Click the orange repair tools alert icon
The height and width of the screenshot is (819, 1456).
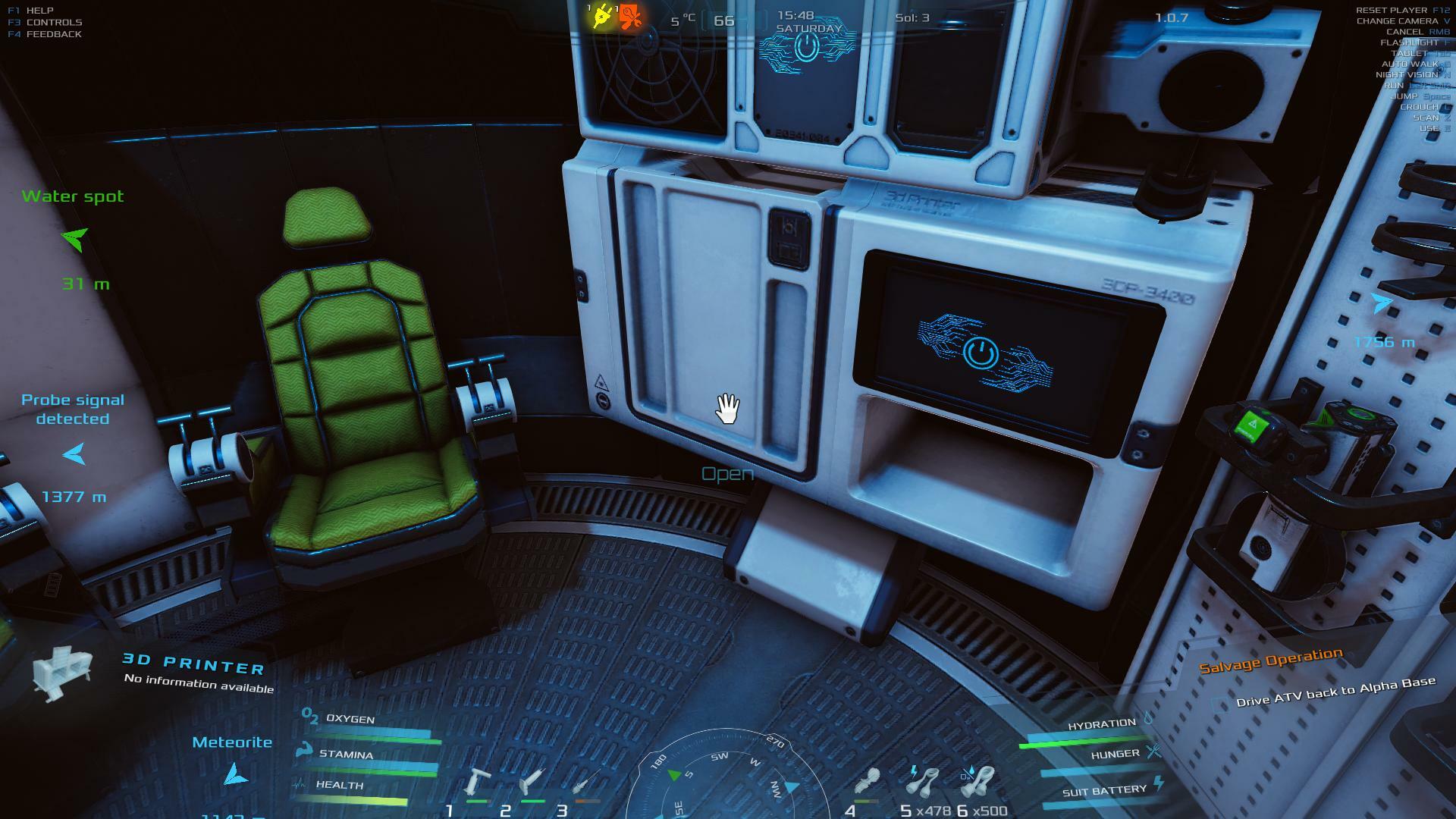630,17
